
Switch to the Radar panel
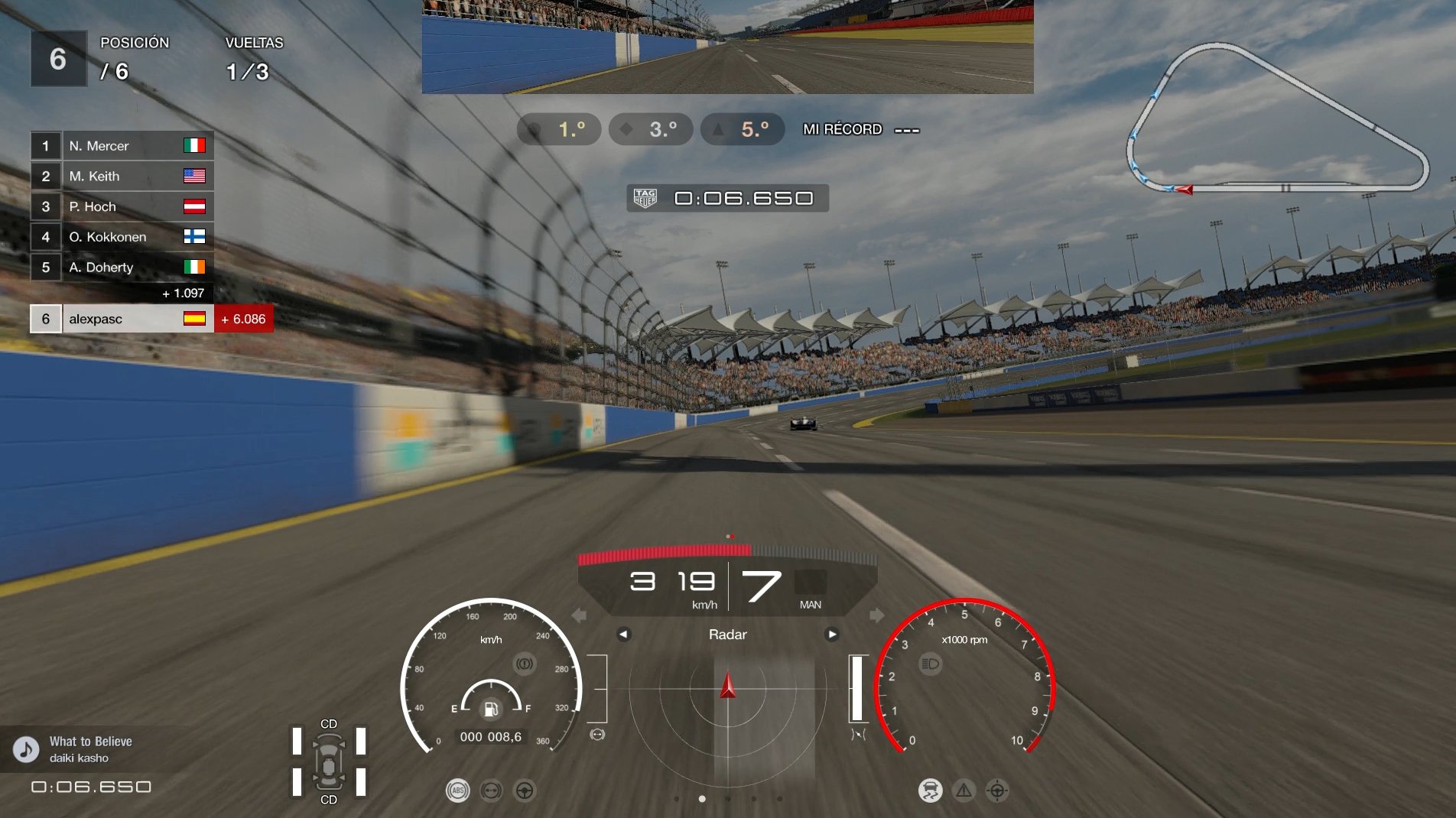pyautogui.click(x=727, y=634)
